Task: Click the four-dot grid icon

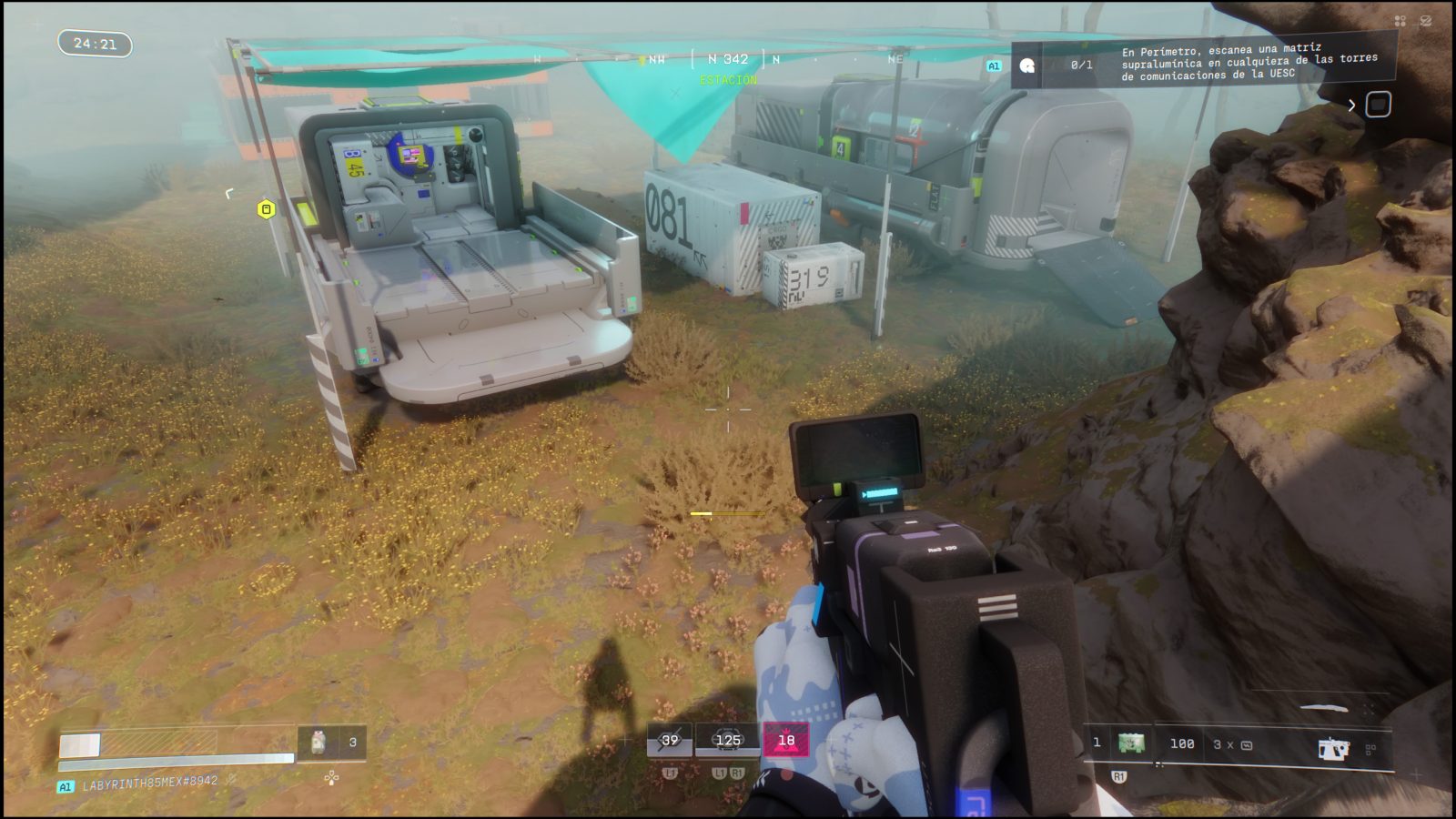Action: pos(1400,21)
